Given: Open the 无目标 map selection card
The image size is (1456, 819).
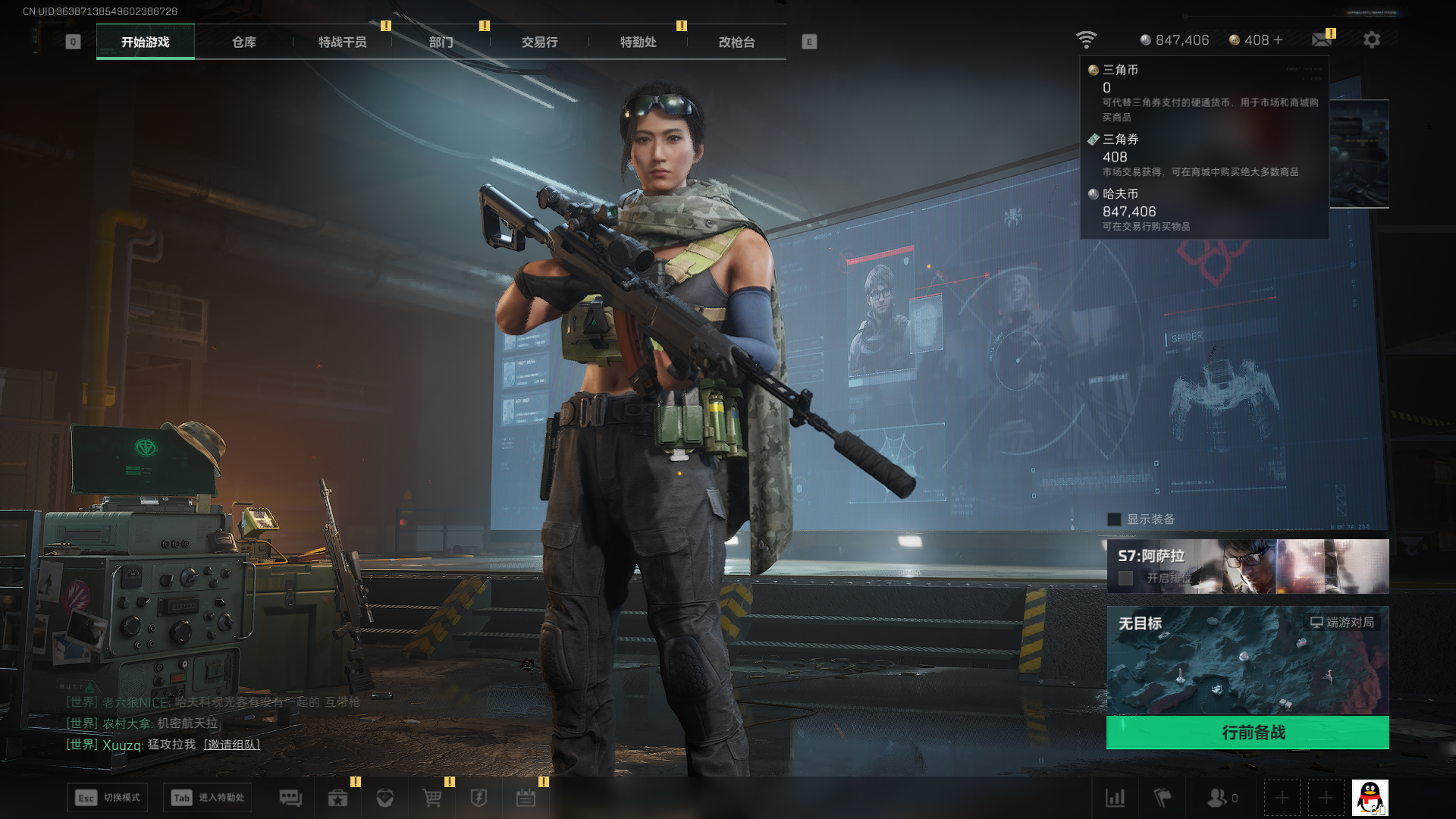Looking at the screenshot, I should [x=1247, y=660].
